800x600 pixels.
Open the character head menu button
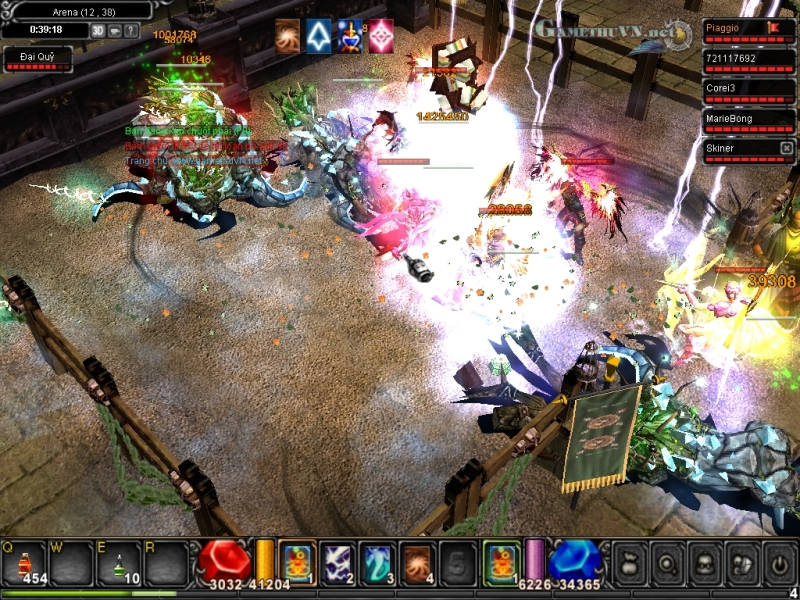tap(705, 564)
